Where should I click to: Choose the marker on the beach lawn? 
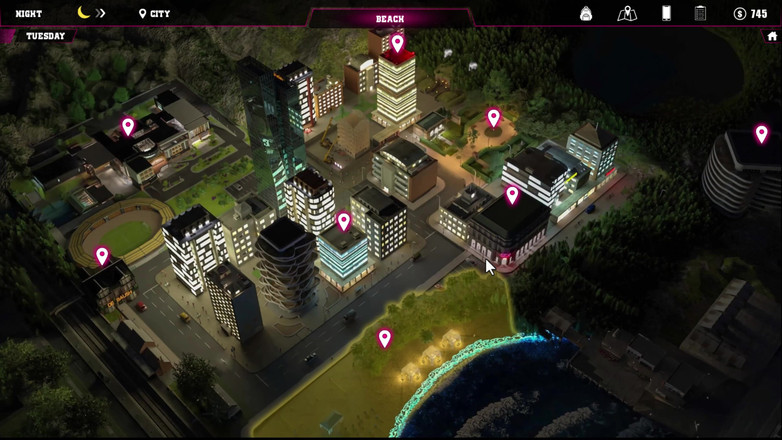(384, 338)
